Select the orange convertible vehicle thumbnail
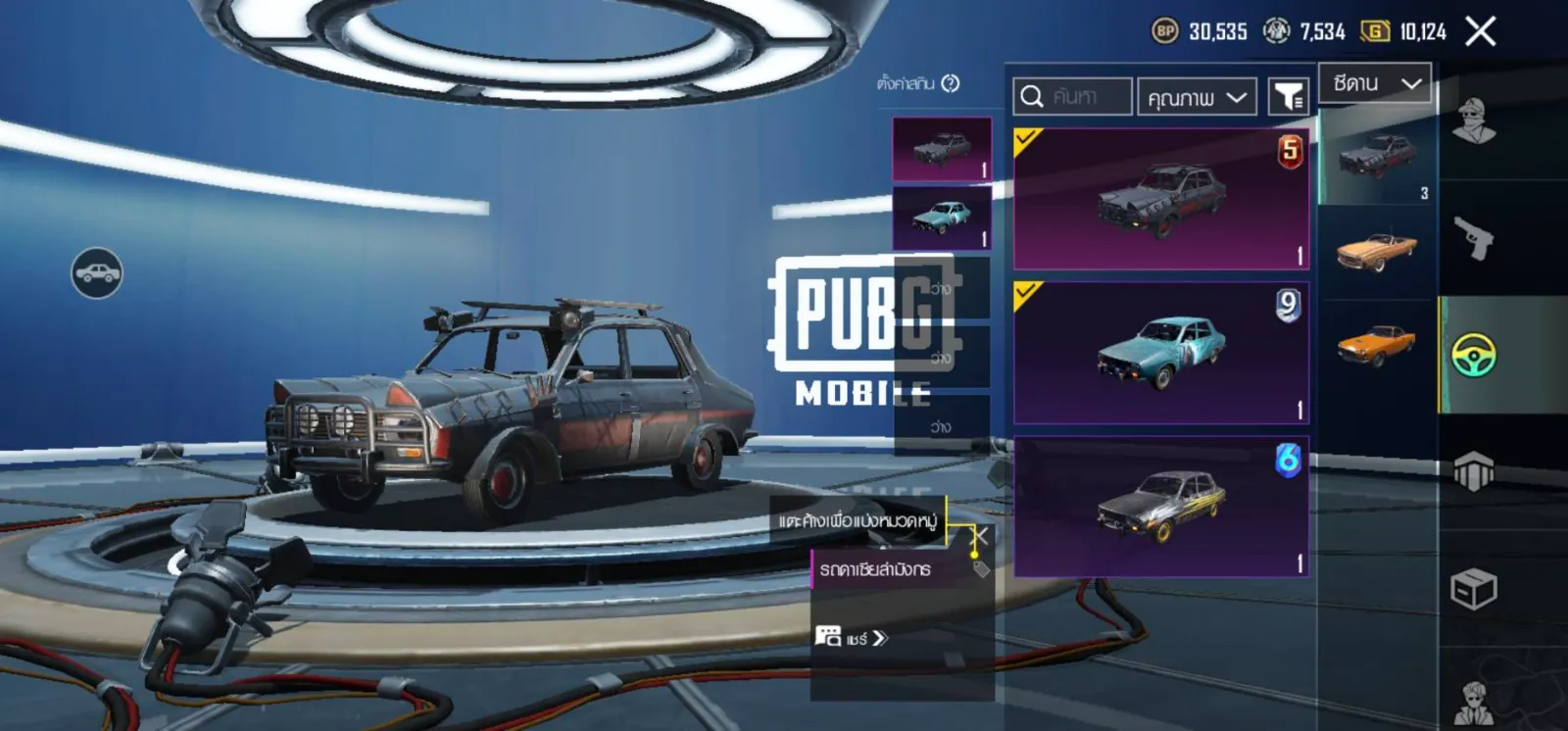This screenshot has height=731, width=1568. (x=1377, y=249)
